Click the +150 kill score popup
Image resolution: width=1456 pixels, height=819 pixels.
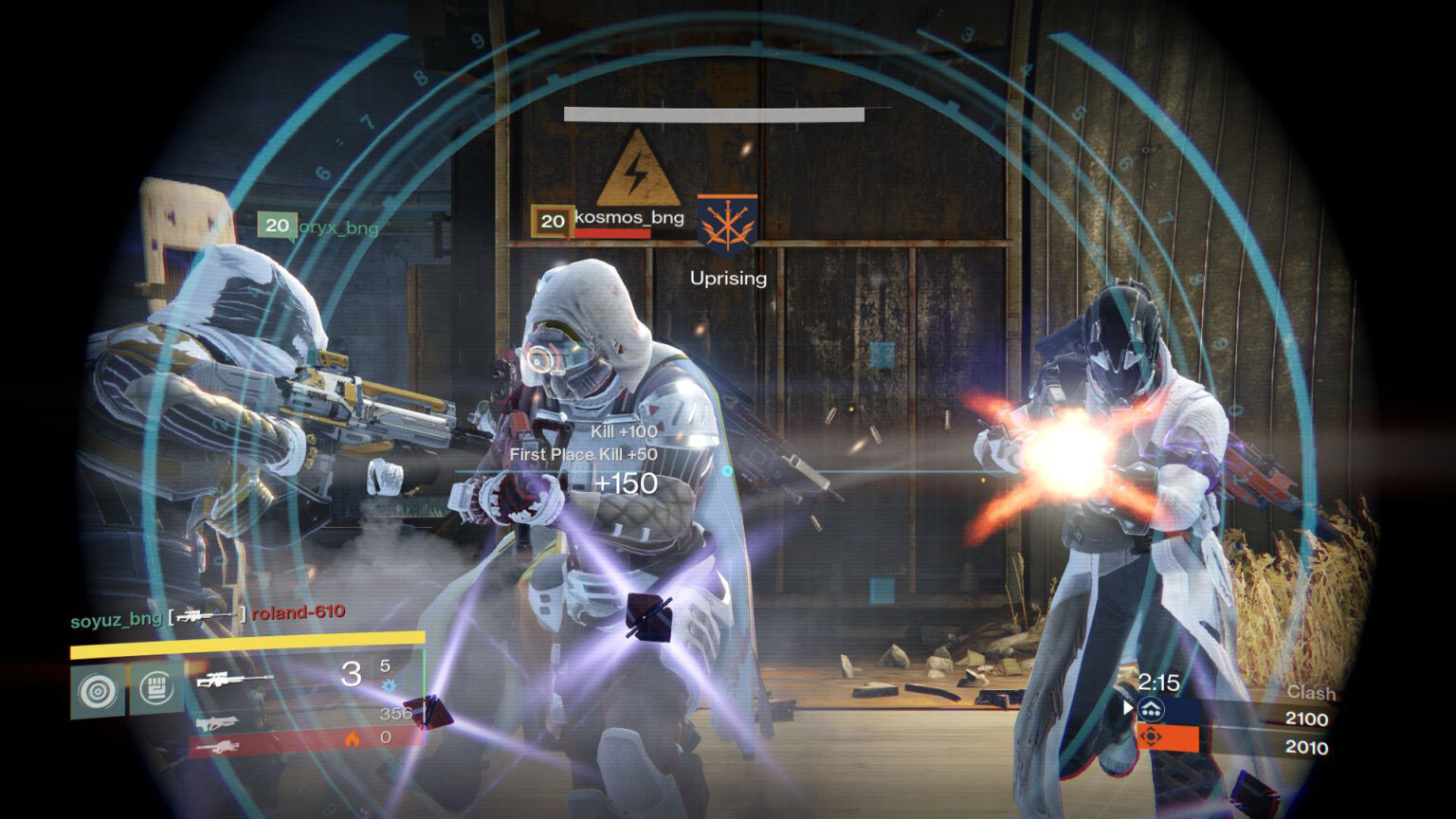pos(628,483)
